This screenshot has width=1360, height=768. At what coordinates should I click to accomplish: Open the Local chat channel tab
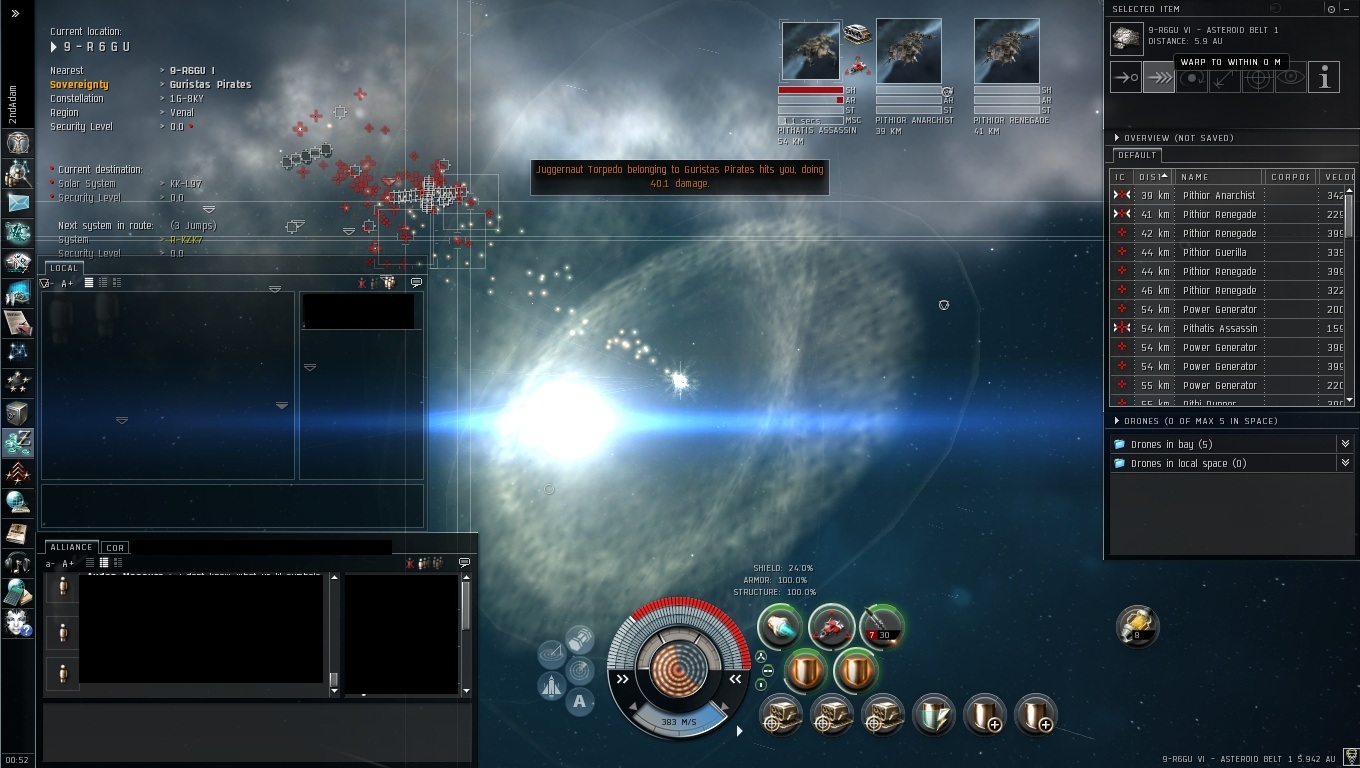click(x=63, y=268)
